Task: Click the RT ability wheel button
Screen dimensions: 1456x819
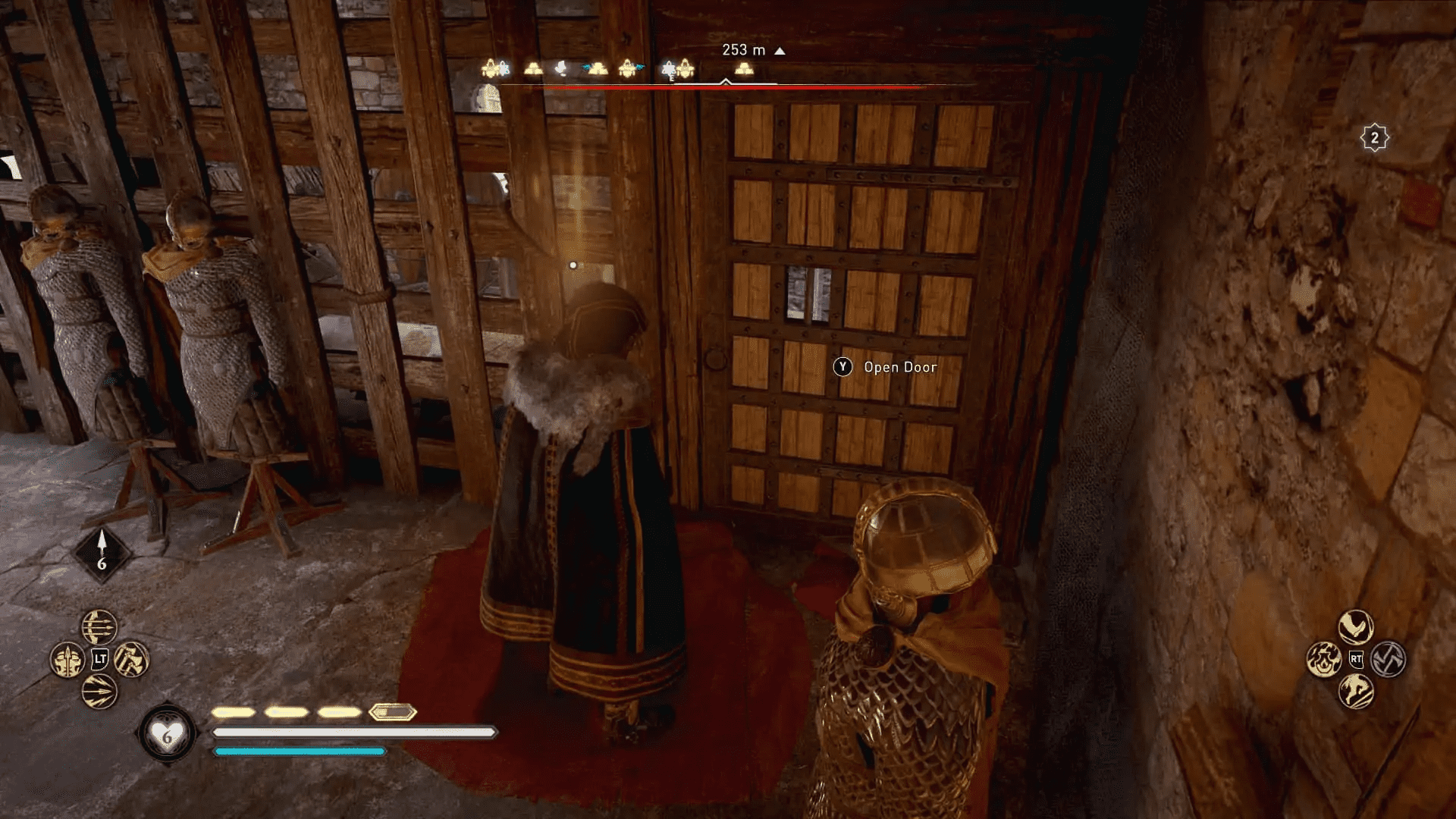Action: 1356,659
